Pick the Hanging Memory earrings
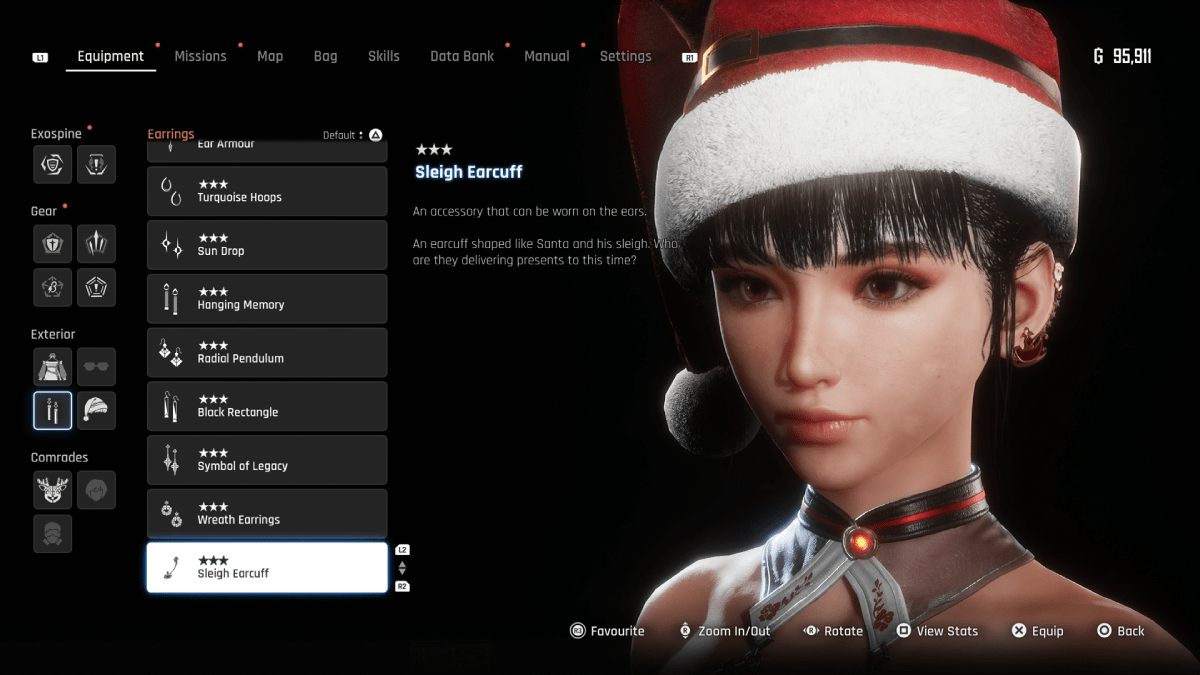Viewport: 1200px width, 675px height. (x=267, y=299)
